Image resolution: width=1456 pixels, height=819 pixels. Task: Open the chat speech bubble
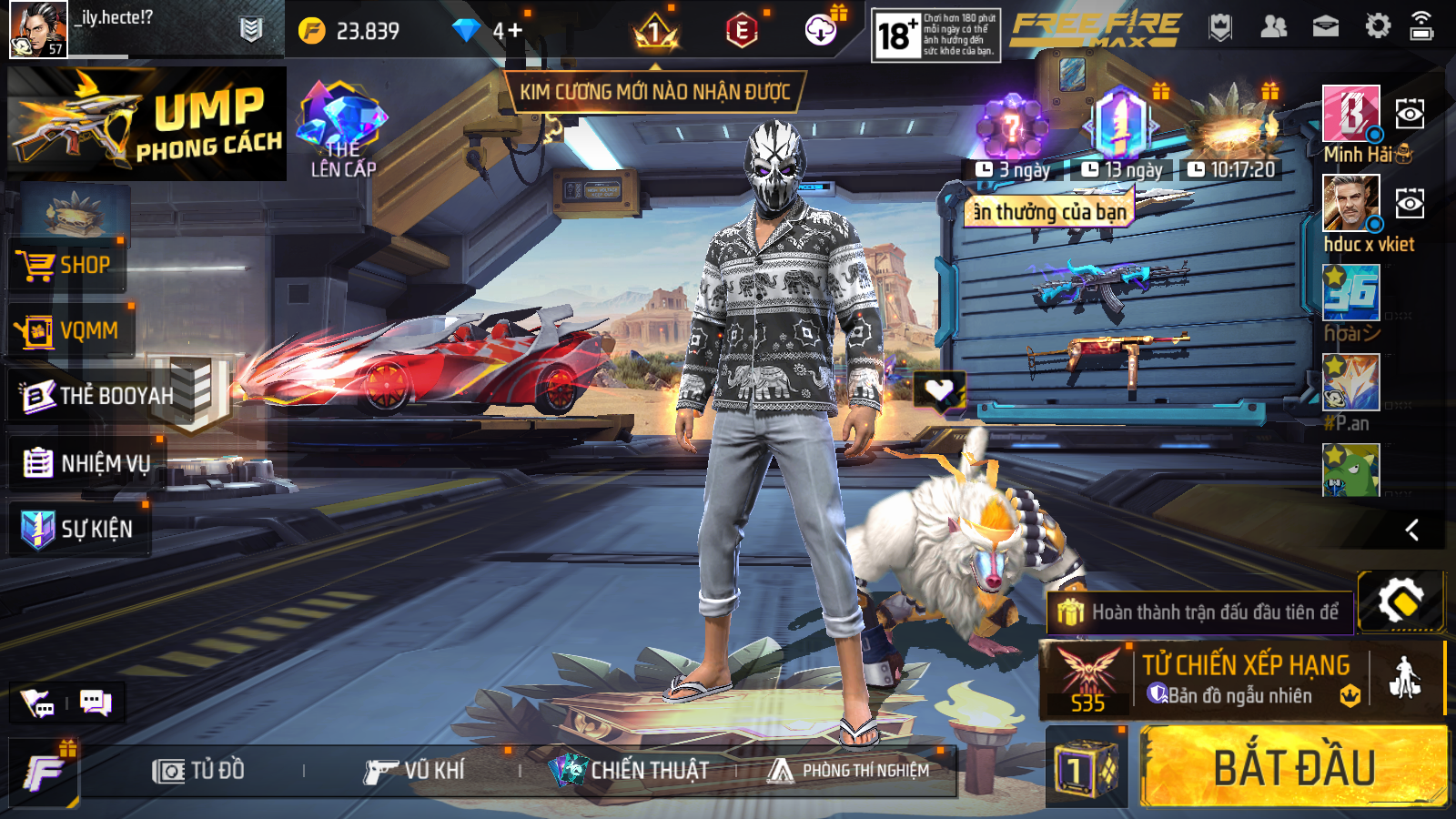95,703
